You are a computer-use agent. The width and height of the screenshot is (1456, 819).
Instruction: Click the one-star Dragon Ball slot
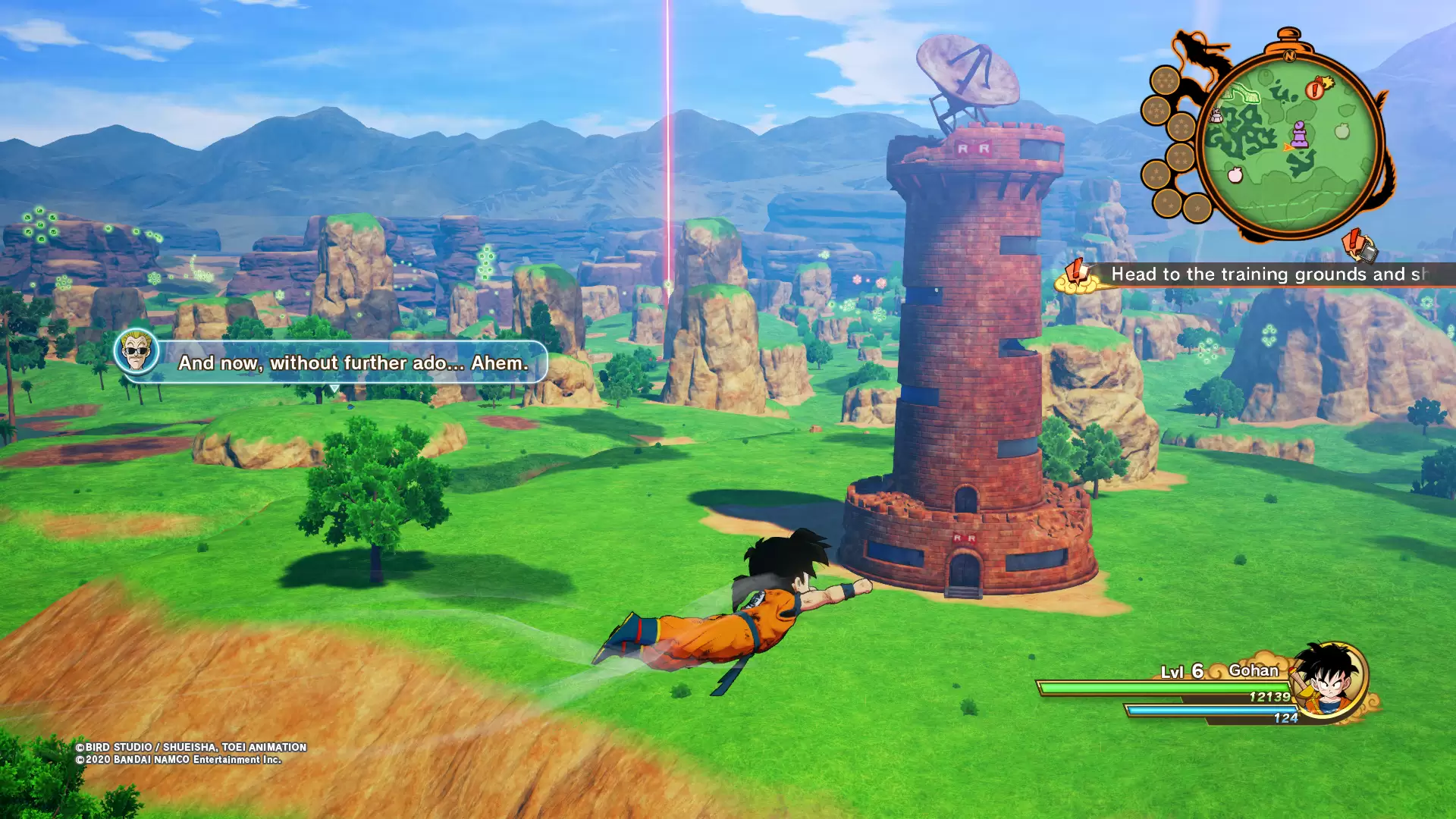point(1197,207)
